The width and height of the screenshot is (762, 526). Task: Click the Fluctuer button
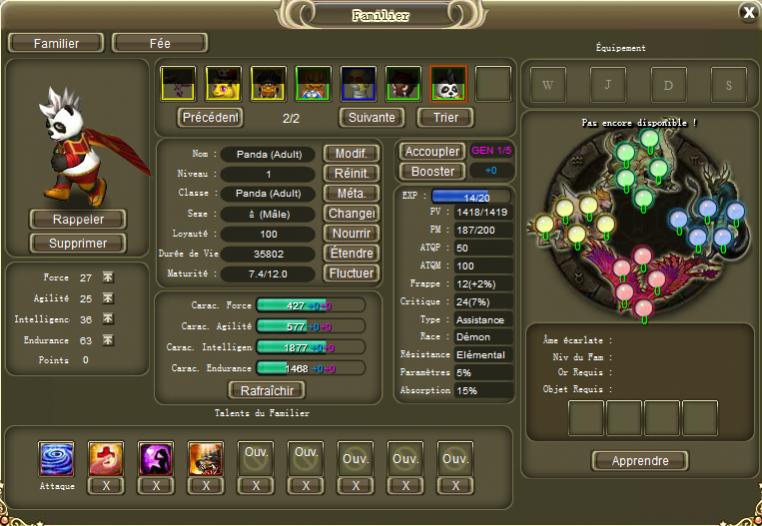350,273
